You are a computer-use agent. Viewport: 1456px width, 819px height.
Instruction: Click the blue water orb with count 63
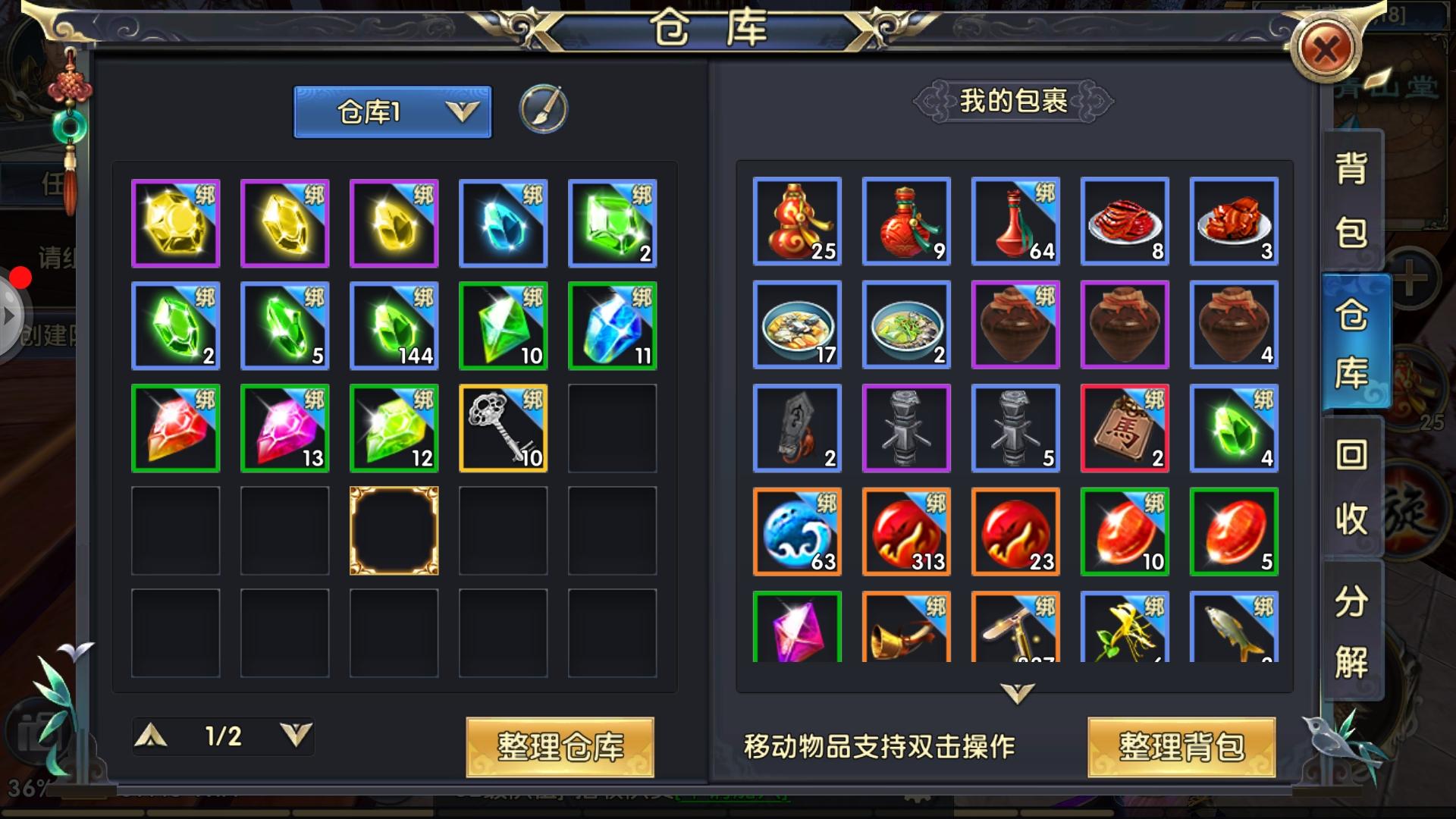[x=797, y=532]
